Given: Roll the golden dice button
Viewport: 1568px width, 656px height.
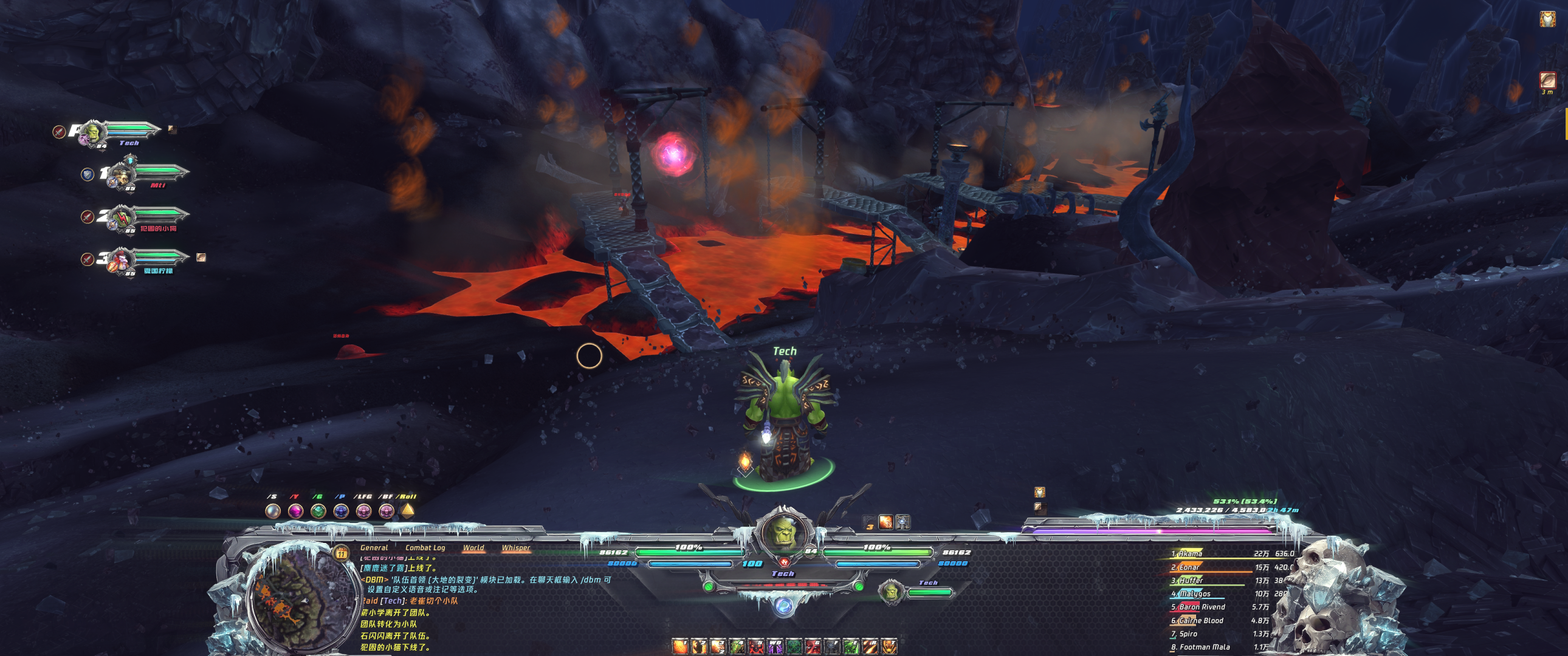Looking at the screenshot, I should (407, 511).
